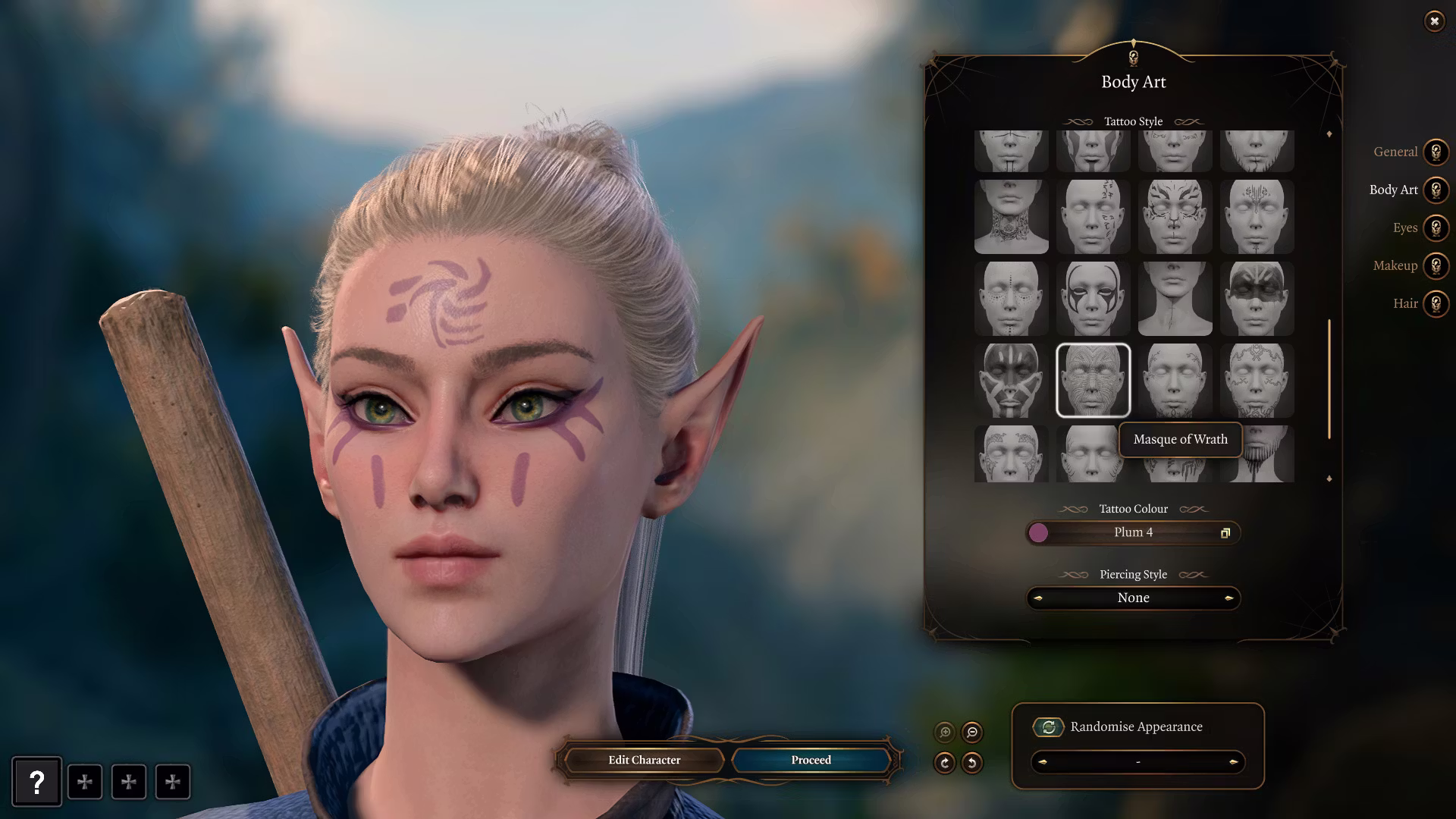Switch to the Makeup tab
This screenshot has width=1456, height=819.
[x=1435, y=265]
